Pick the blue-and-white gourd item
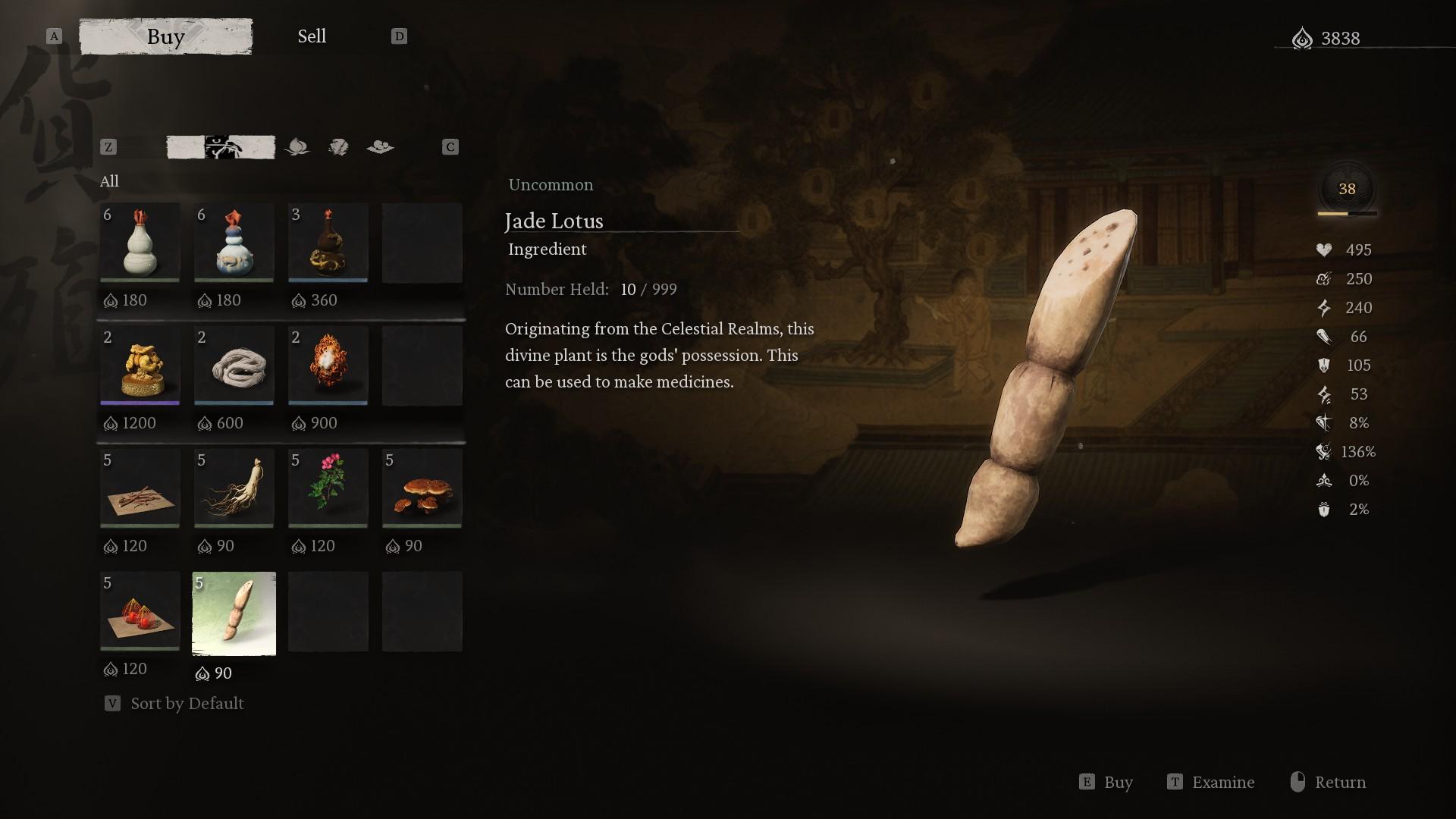The width and height of the screenshot is (1456, 819). pyautogui.click(x=234, y=243)
